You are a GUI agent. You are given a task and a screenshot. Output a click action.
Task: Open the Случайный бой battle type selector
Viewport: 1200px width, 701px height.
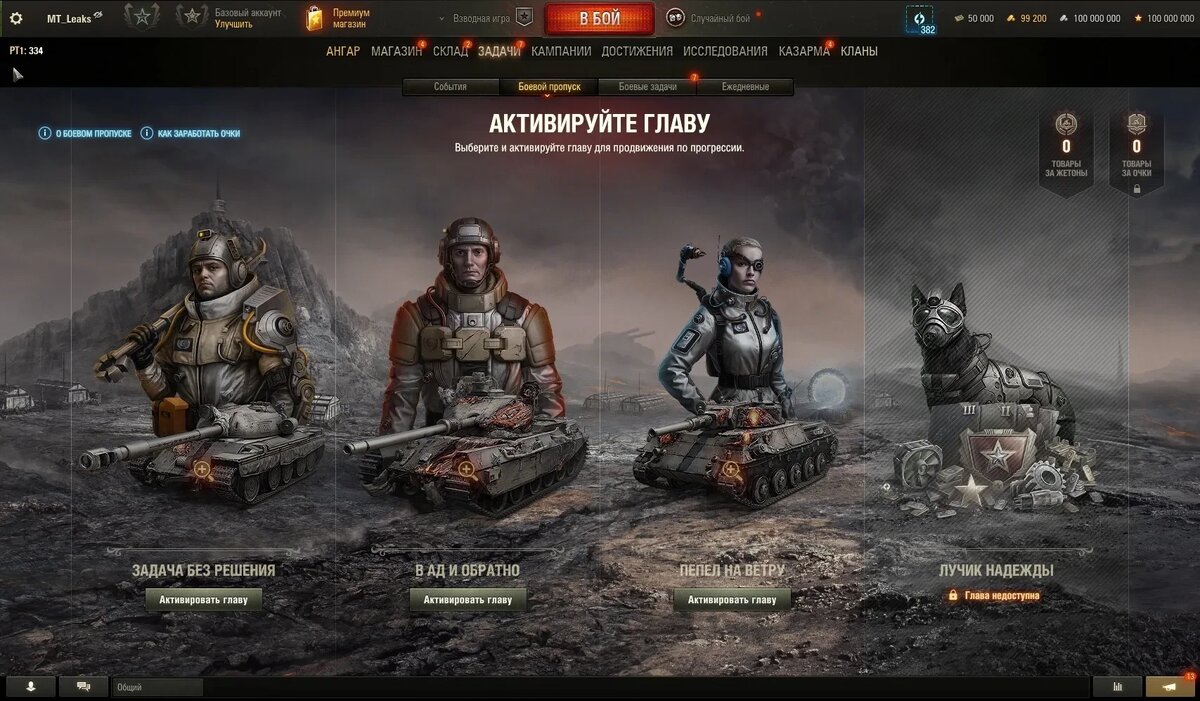click(x=710, y=18)
